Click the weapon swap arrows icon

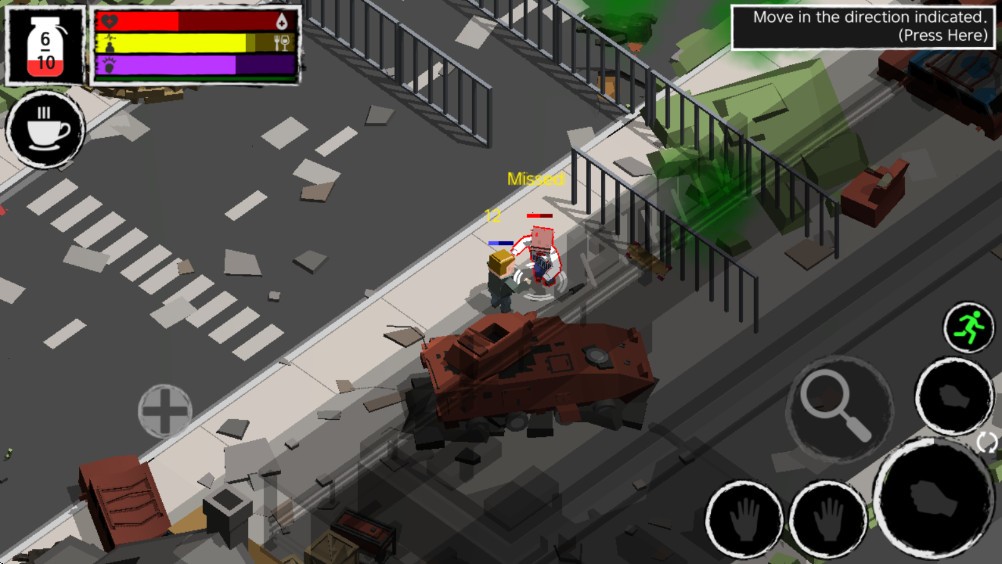(x=988, y=442)
